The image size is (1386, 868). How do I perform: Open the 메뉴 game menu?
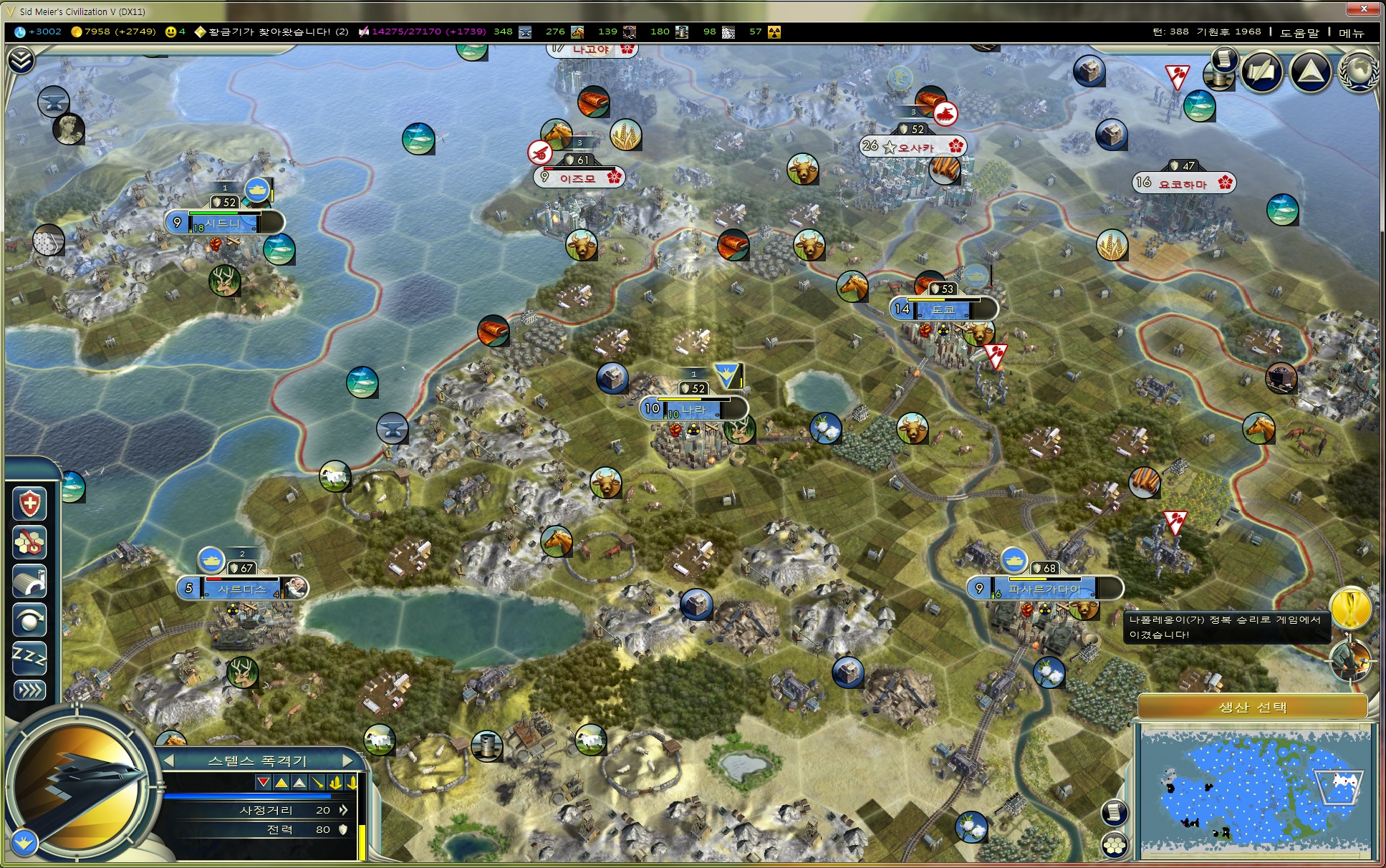click(x=1351, y=32)
